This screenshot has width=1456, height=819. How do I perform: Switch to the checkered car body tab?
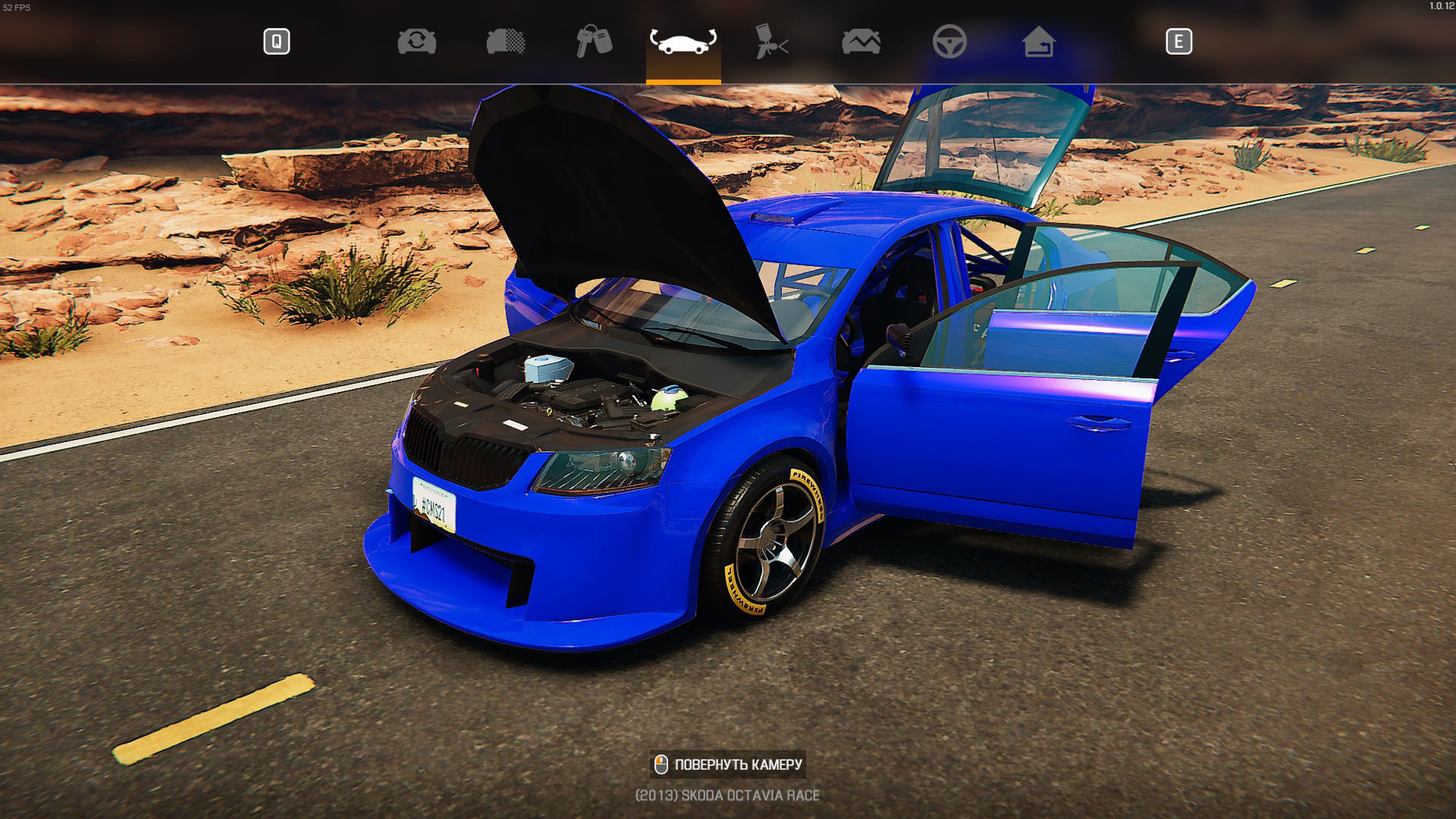[506, 41]
